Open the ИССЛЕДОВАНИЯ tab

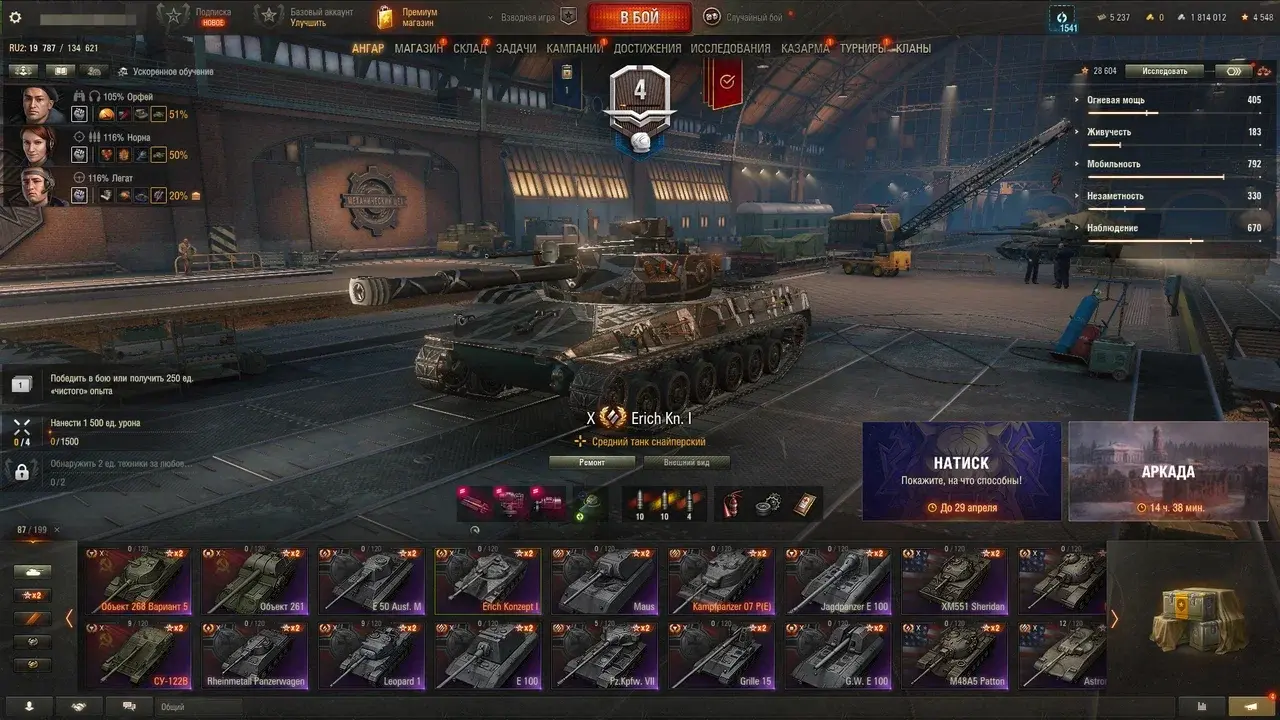point(730,48)
